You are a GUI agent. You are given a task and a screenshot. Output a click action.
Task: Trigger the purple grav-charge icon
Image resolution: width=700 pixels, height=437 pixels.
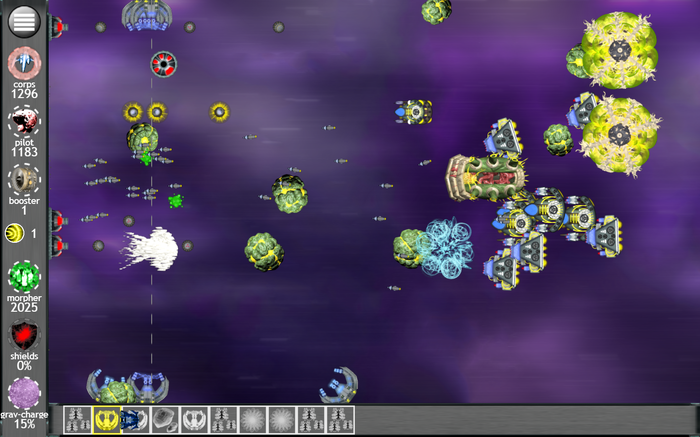pyautogui.click(x=23, y=395)
